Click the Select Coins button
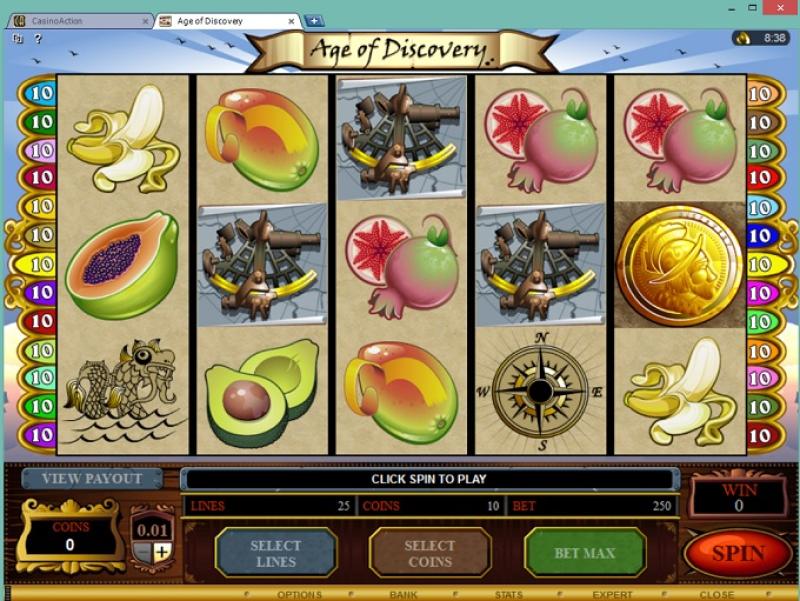The height and width of the screenshot is (601, 800). click(429, 553)
